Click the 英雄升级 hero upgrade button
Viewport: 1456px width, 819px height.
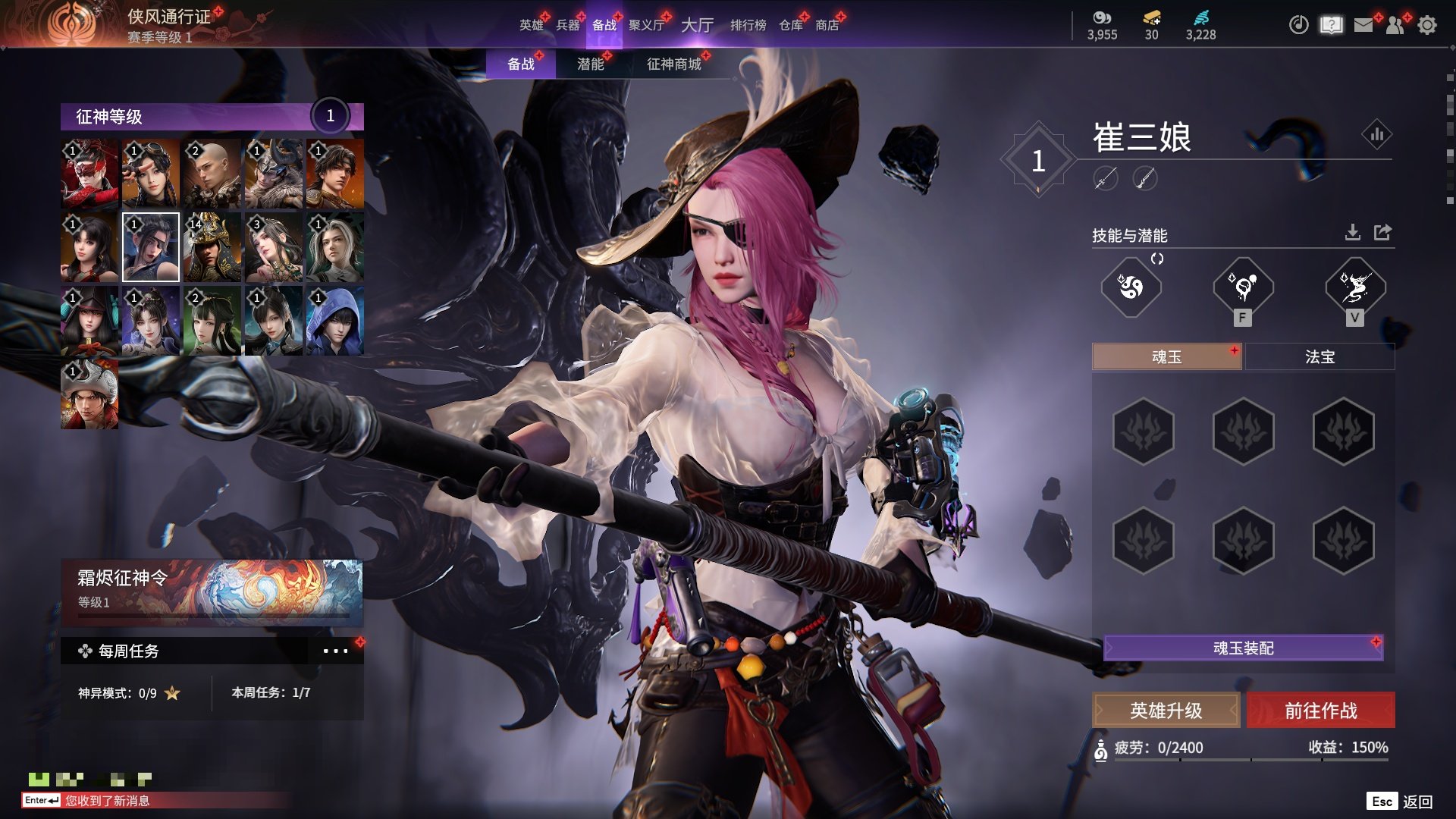(1166, 711)
